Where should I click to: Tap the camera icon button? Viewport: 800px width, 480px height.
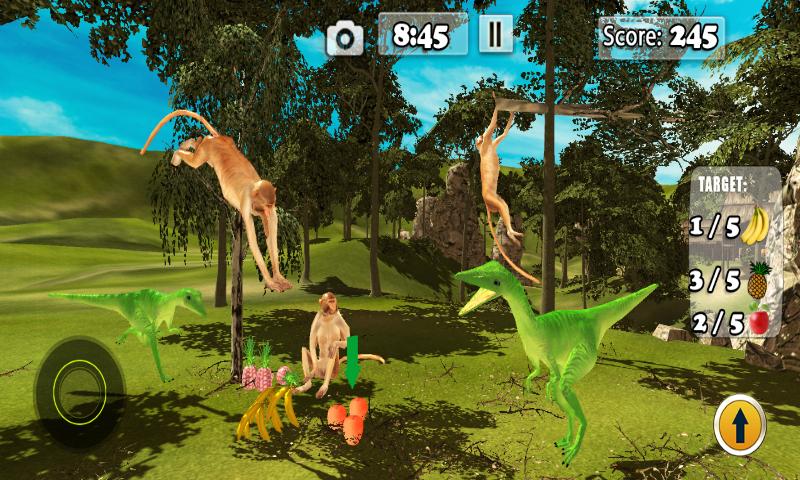click(x=346, y=38)
